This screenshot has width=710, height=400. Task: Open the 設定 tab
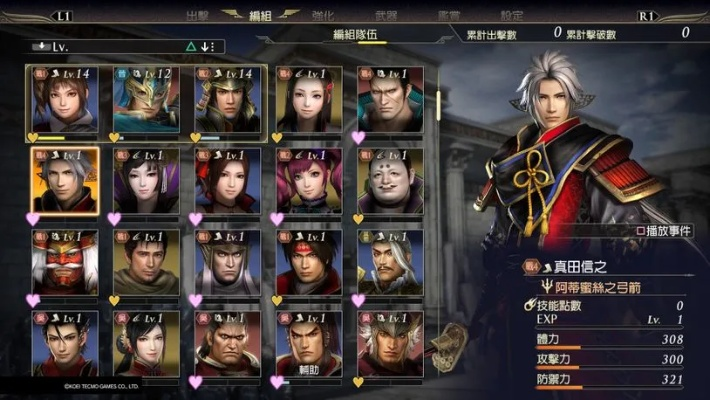[511, 15]
